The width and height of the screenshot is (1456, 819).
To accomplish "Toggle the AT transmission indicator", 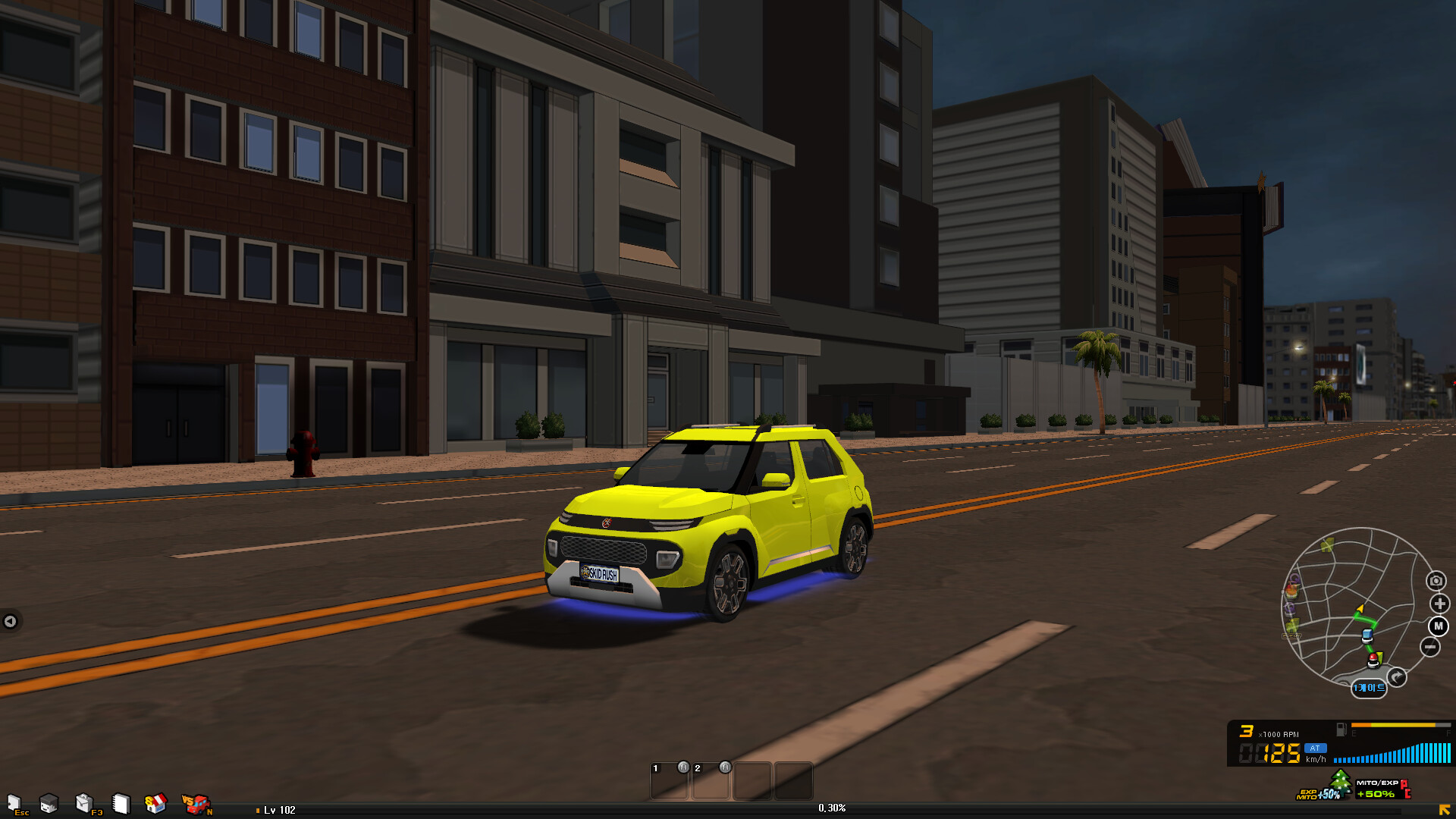I will (1316, 748).
